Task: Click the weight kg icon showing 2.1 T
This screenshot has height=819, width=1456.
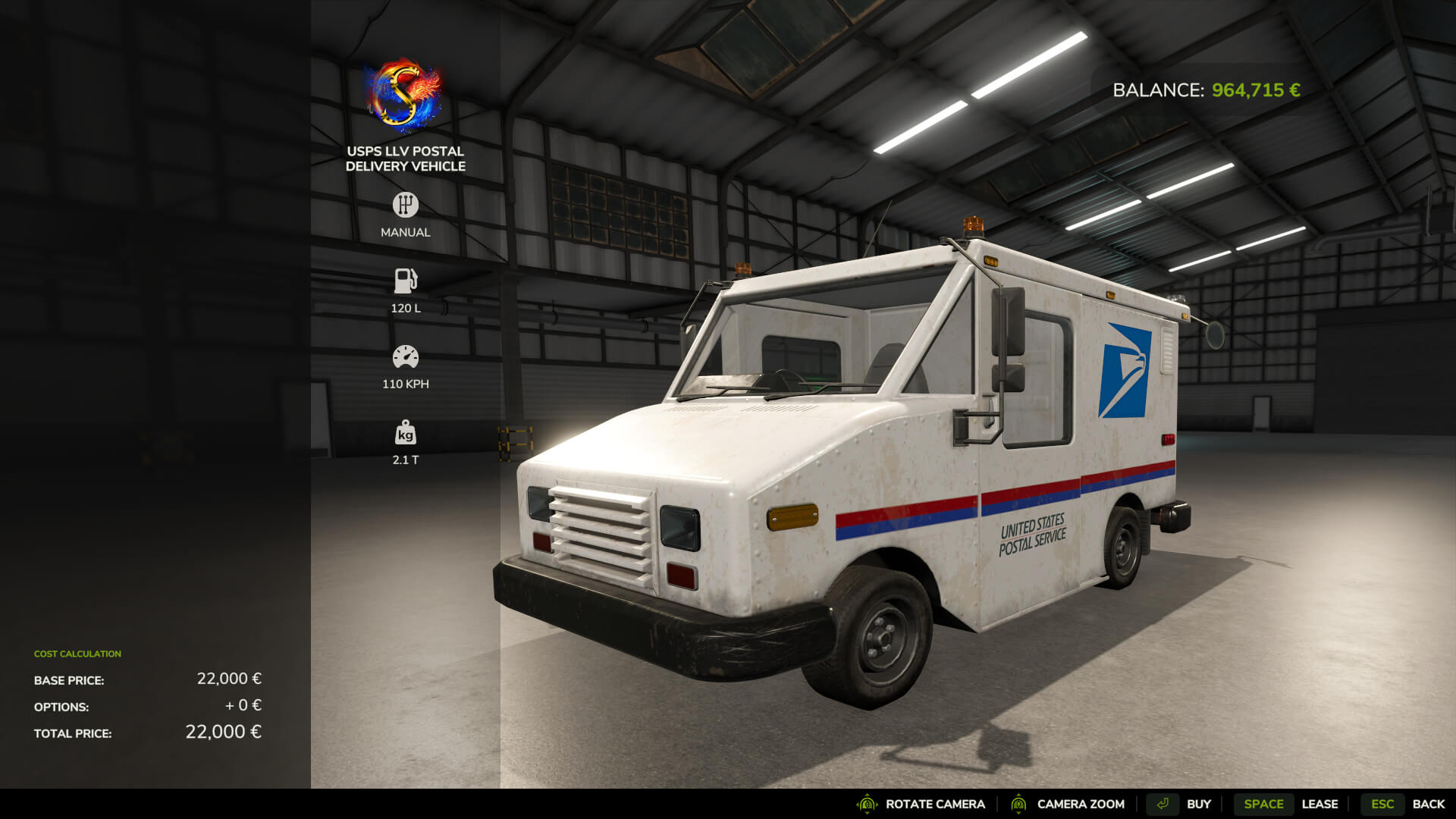Action: pos(406,432)
